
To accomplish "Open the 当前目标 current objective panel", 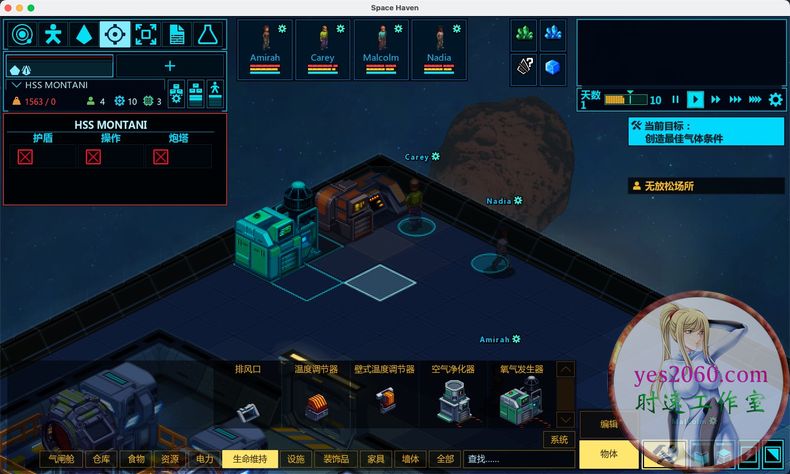I will point(706,131).
